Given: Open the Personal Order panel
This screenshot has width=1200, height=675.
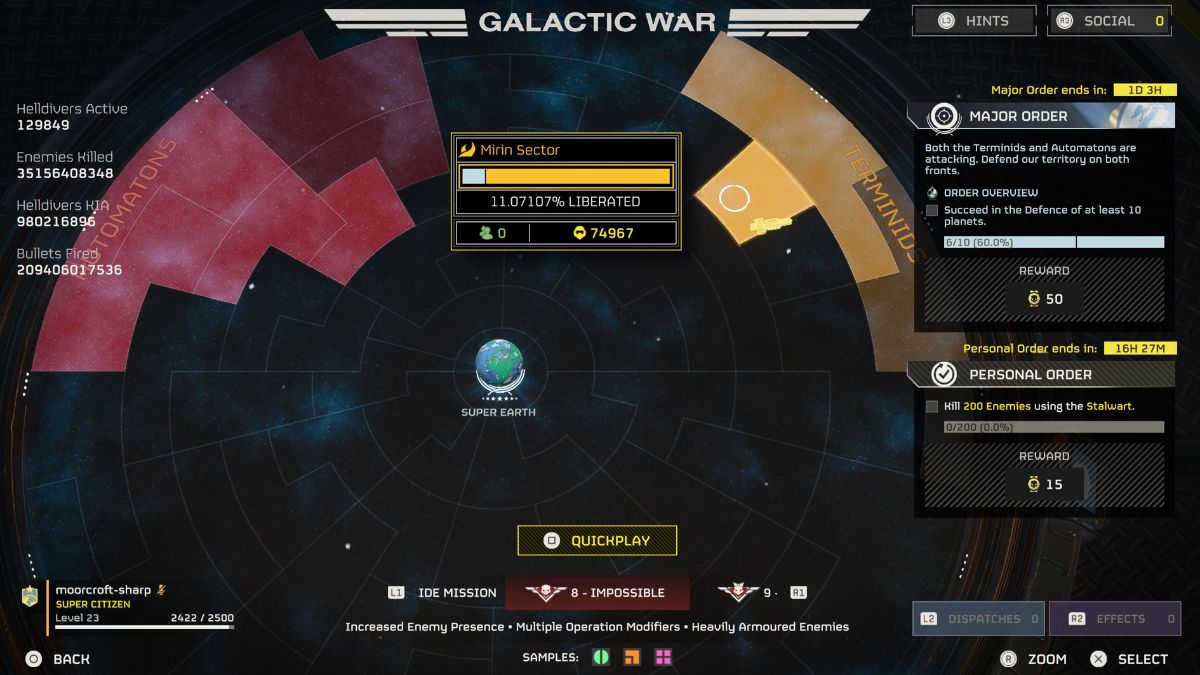Looking at the screenshot, I should (1040, 374).
